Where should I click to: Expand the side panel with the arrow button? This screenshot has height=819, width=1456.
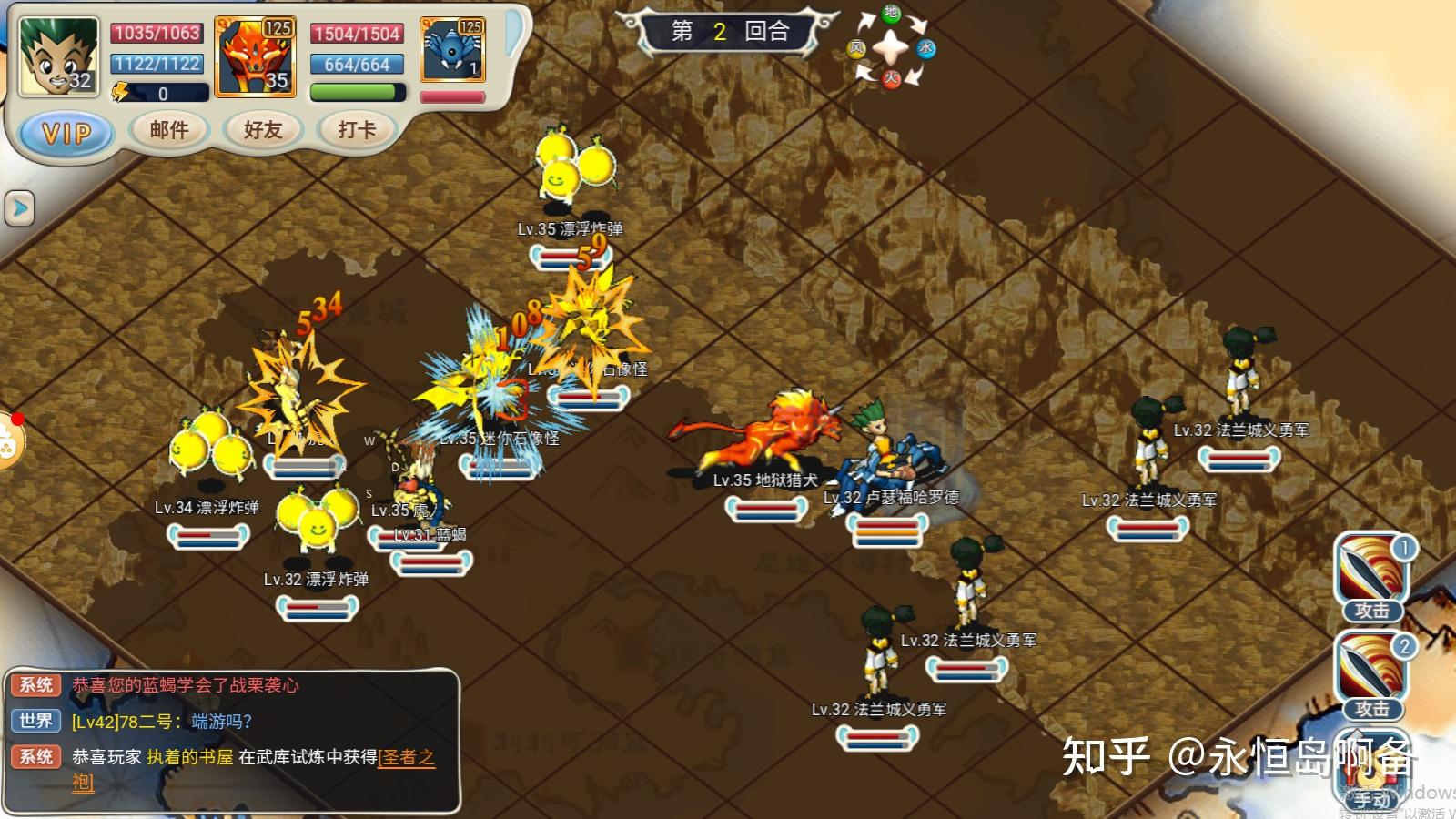pyautogui.click(x=19, y=208)
